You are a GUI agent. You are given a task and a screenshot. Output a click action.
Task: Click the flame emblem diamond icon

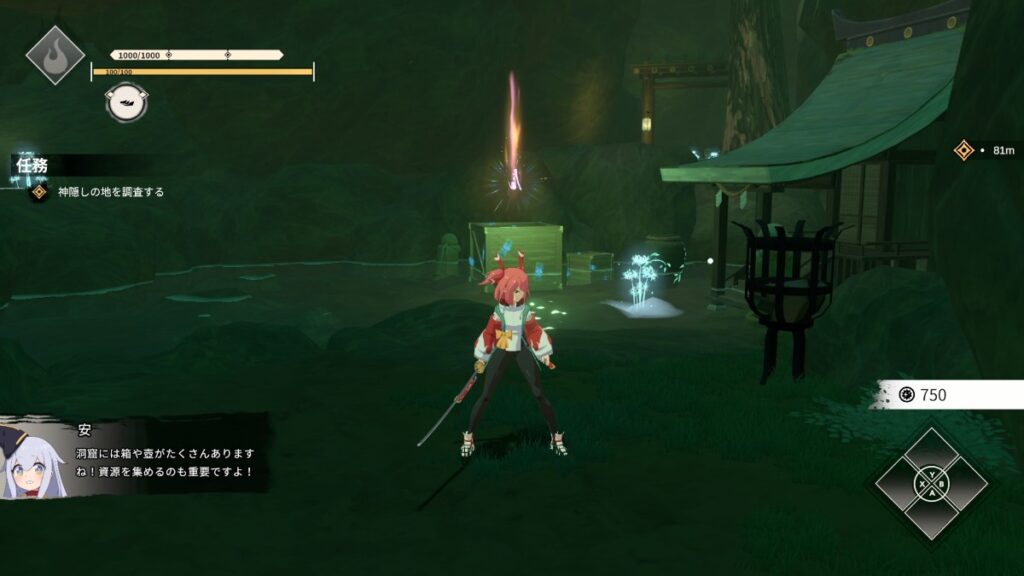click(x=55, y=54)
